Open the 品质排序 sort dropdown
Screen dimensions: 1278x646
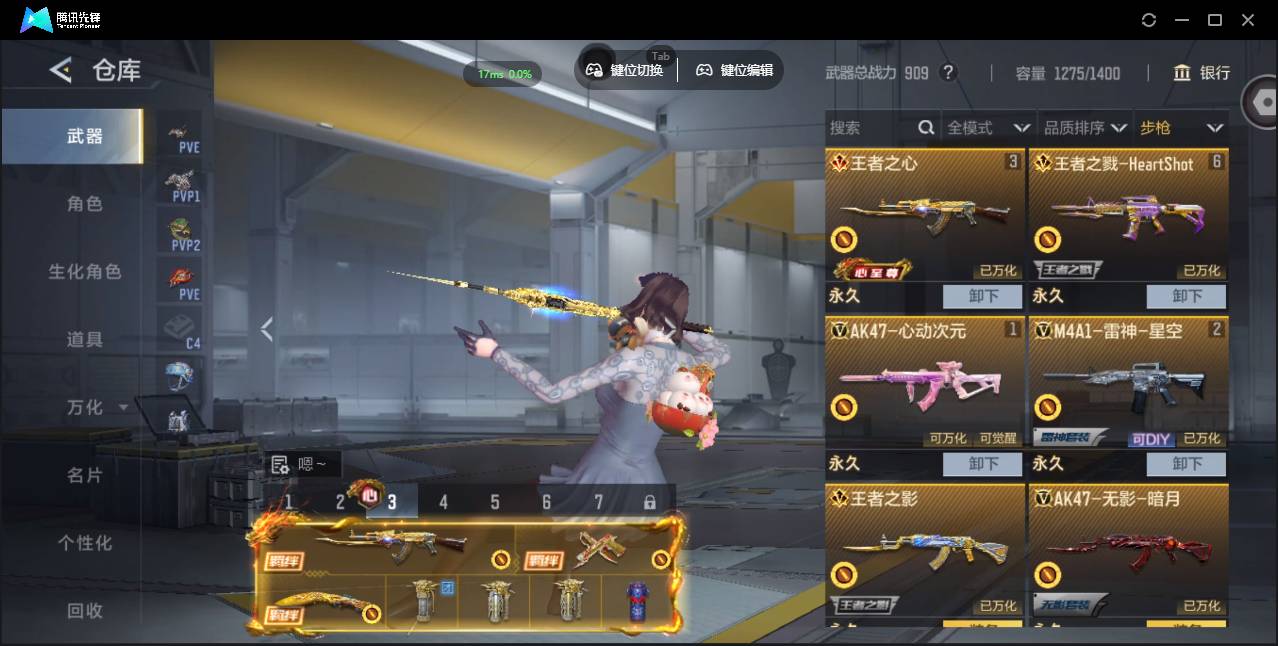(x=1085, y=128)
